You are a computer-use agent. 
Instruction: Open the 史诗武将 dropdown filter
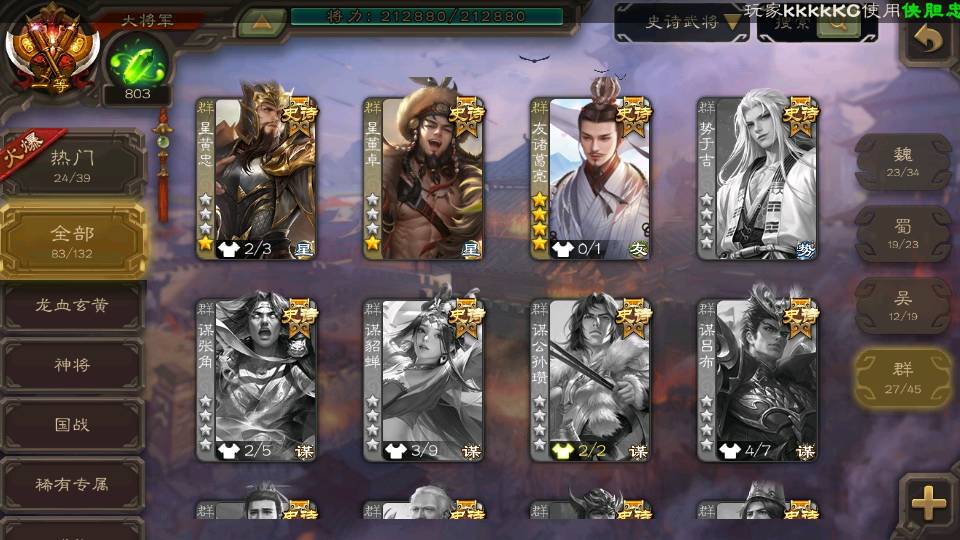[681, 23]
